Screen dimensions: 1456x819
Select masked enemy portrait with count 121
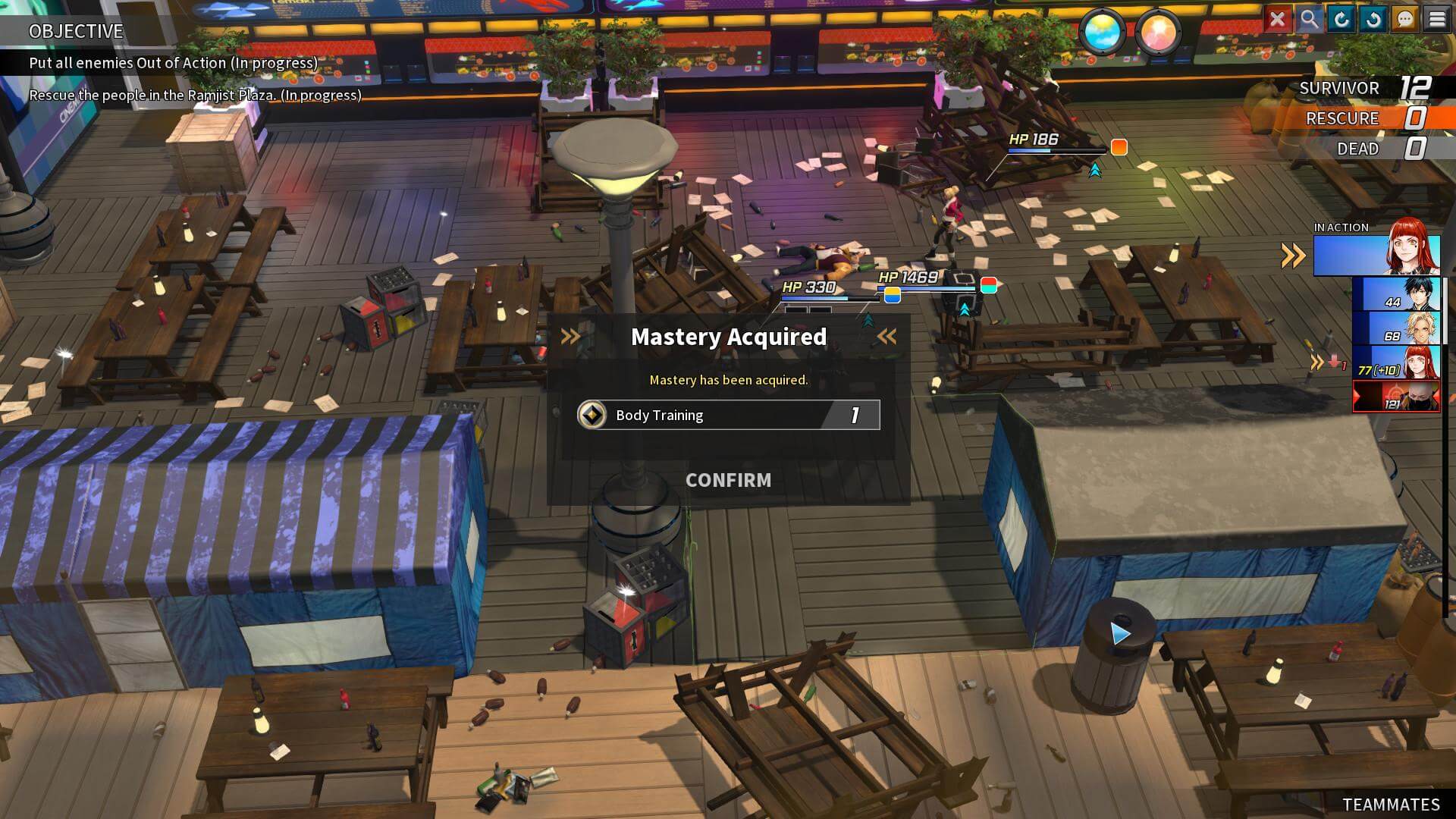coord(1397,397)
